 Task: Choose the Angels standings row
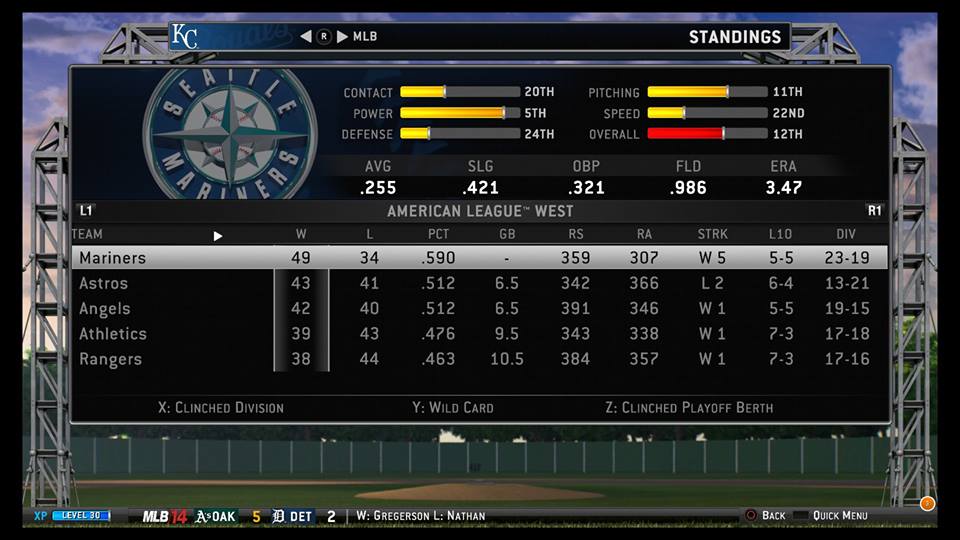coord(478,309)
